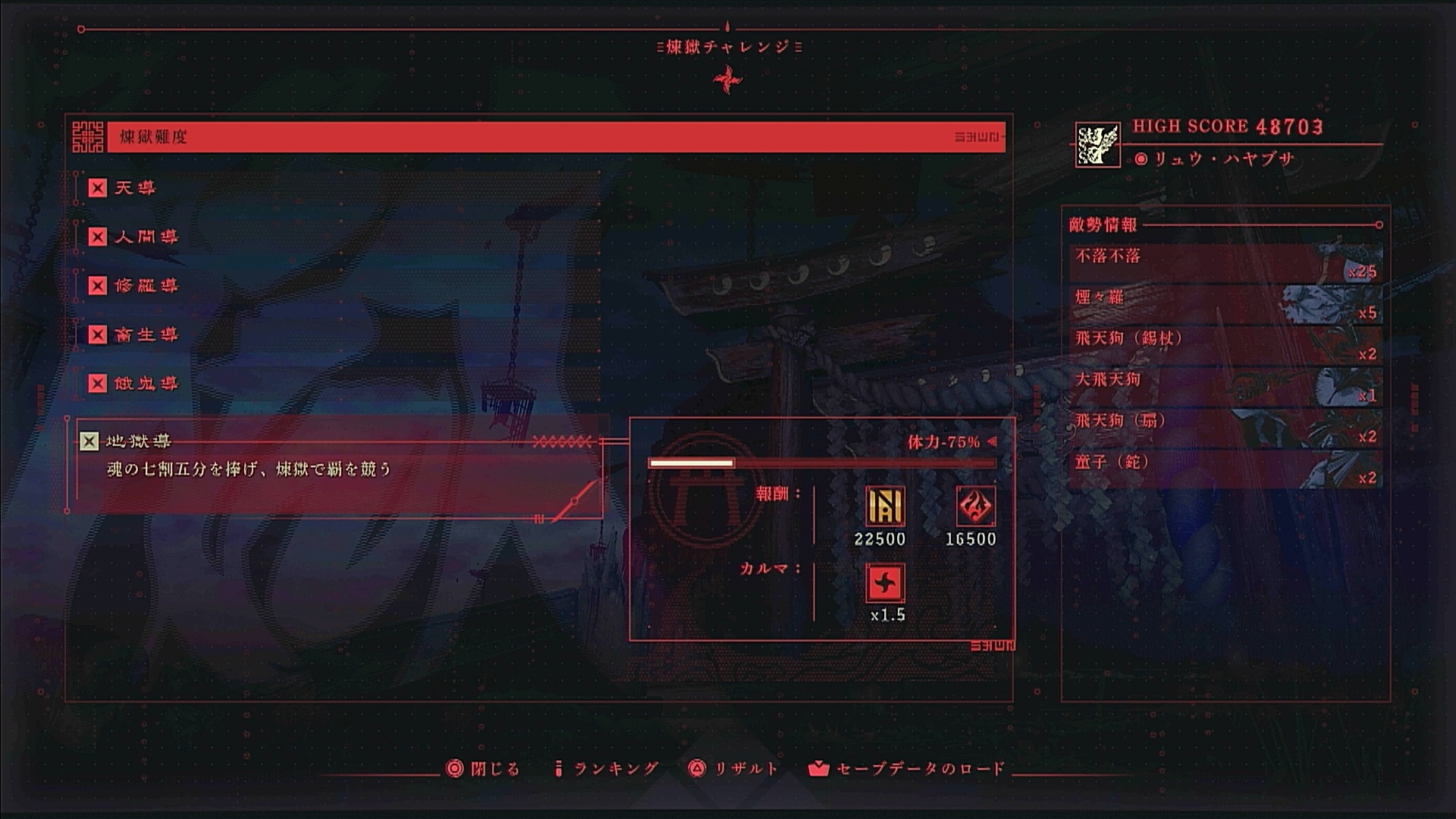
Task: Click the x1.5 karma shuriken icon
Action: [x=885, y=583]
